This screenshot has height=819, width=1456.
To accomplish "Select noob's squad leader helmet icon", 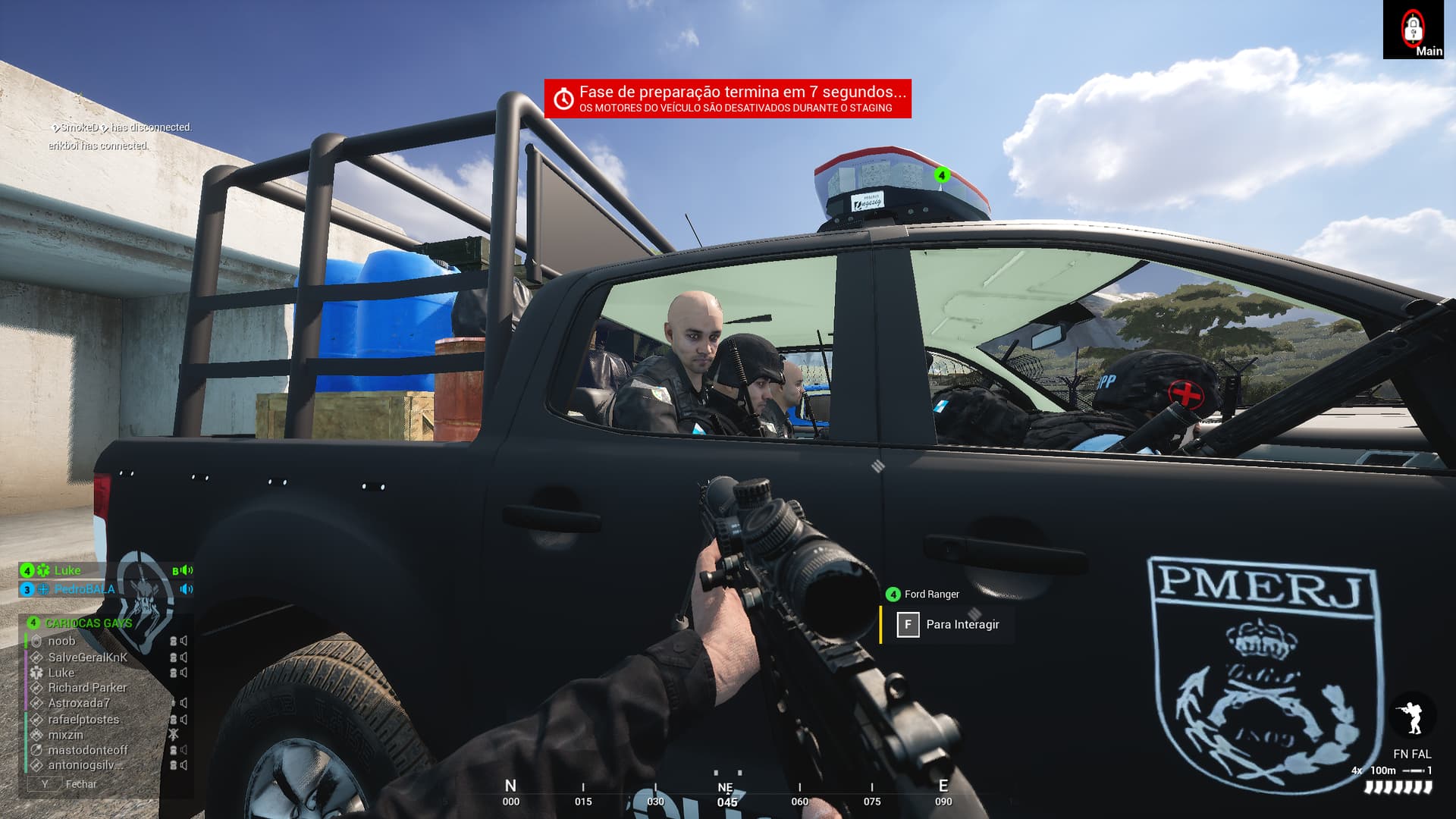I will 38,642.
